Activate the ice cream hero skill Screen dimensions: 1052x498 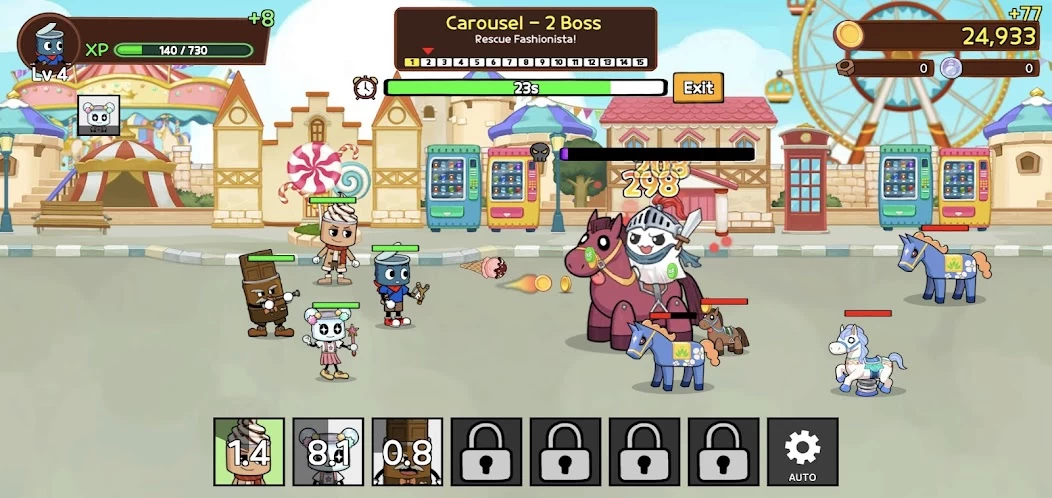(x=249, y=452)
